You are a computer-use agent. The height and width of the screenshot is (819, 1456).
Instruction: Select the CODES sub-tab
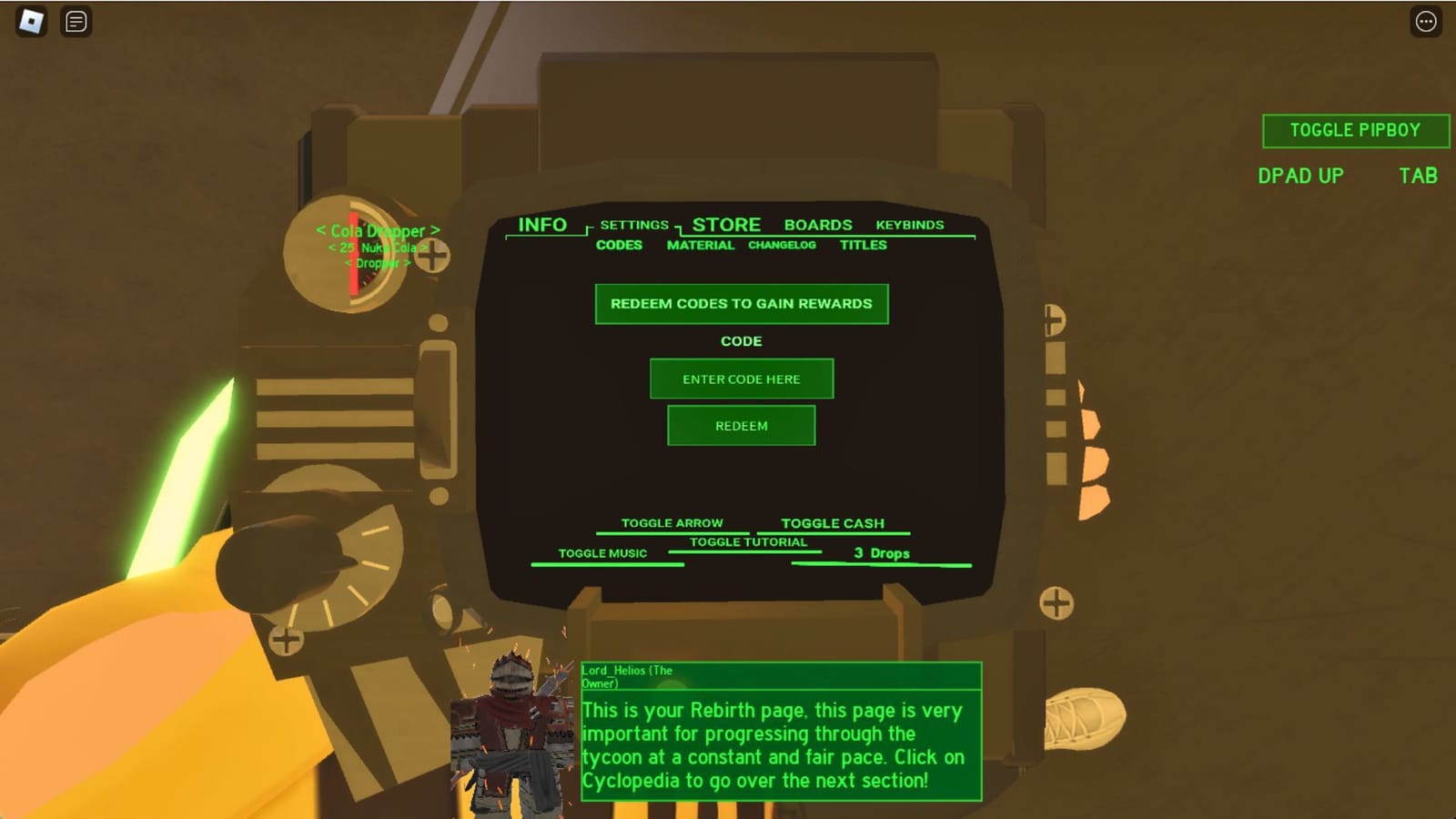619,245
